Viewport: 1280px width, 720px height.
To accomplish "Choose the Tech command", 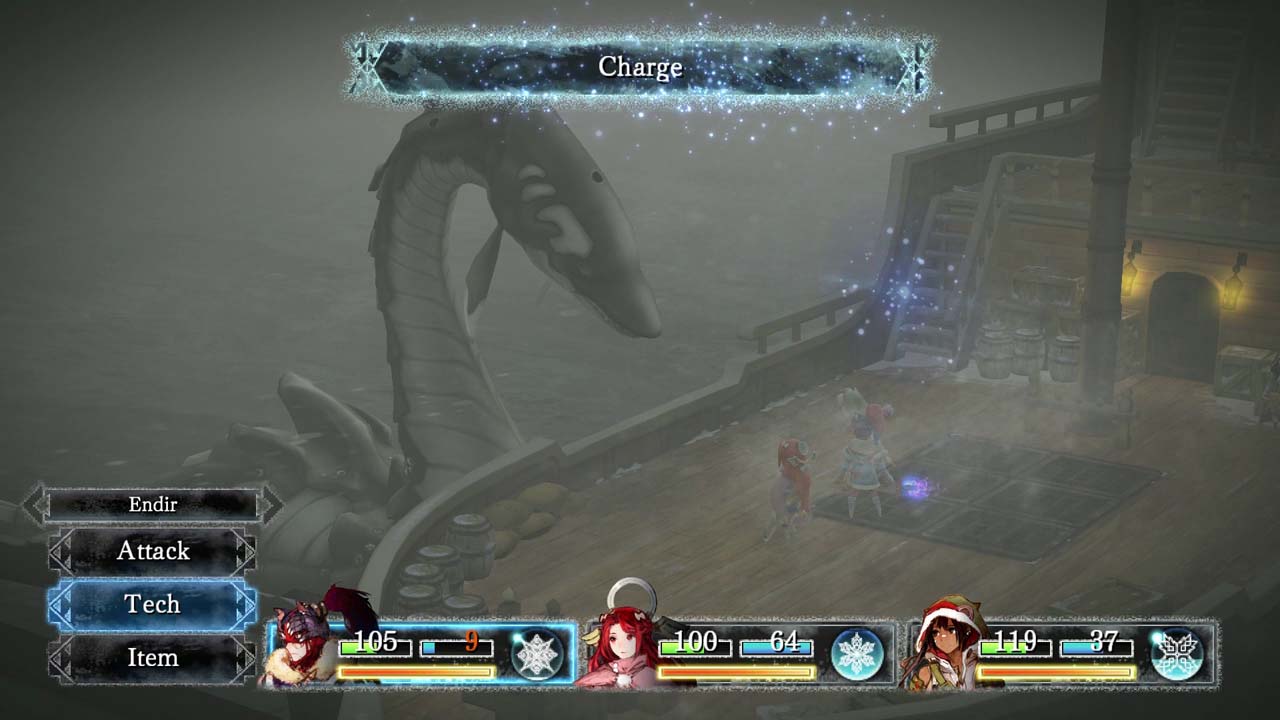I will coord(152,604).
